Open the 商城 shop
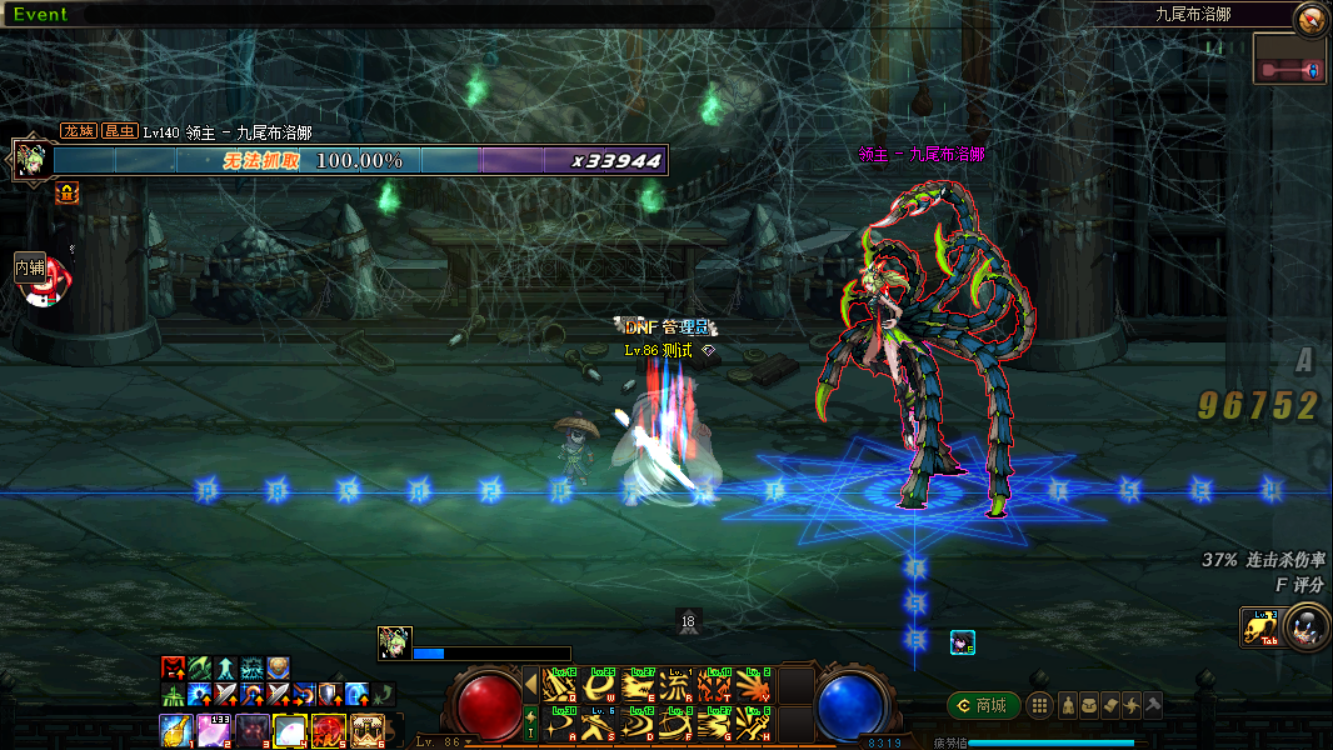 [982, 706]
